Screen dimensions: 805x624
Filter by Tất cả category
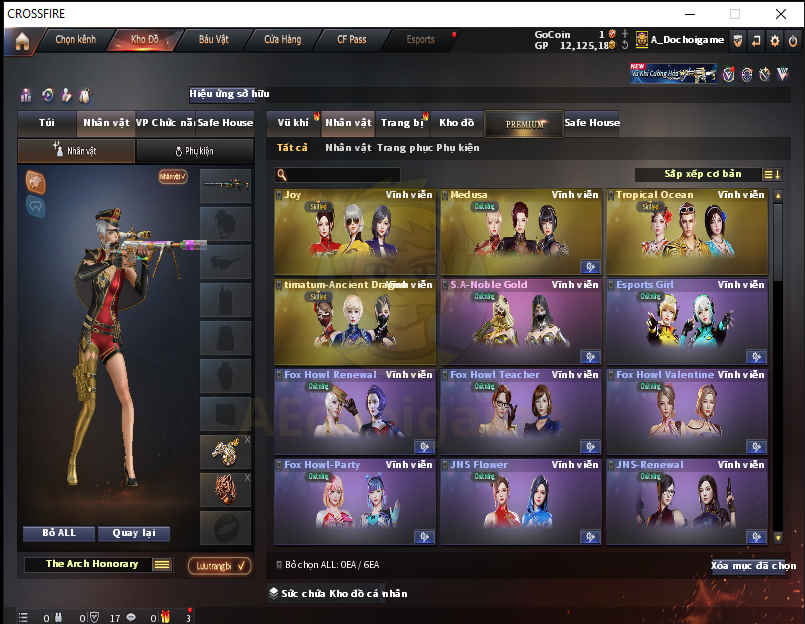(x=293, y=148)
